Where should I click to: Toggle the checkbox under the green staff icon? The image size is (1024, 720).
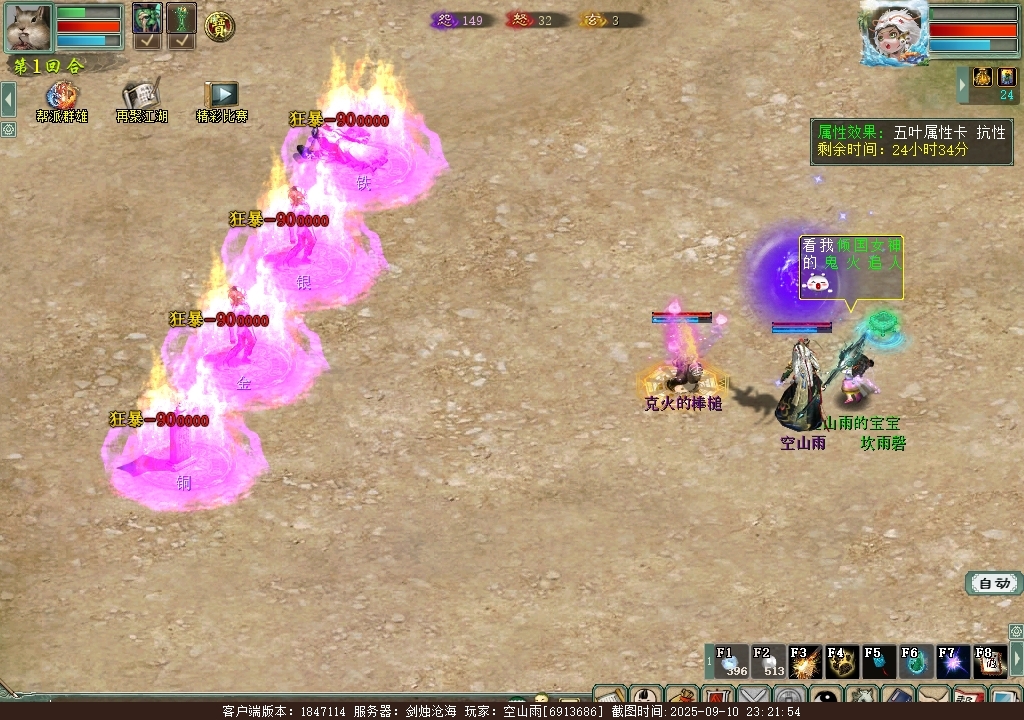click(181, 41)
